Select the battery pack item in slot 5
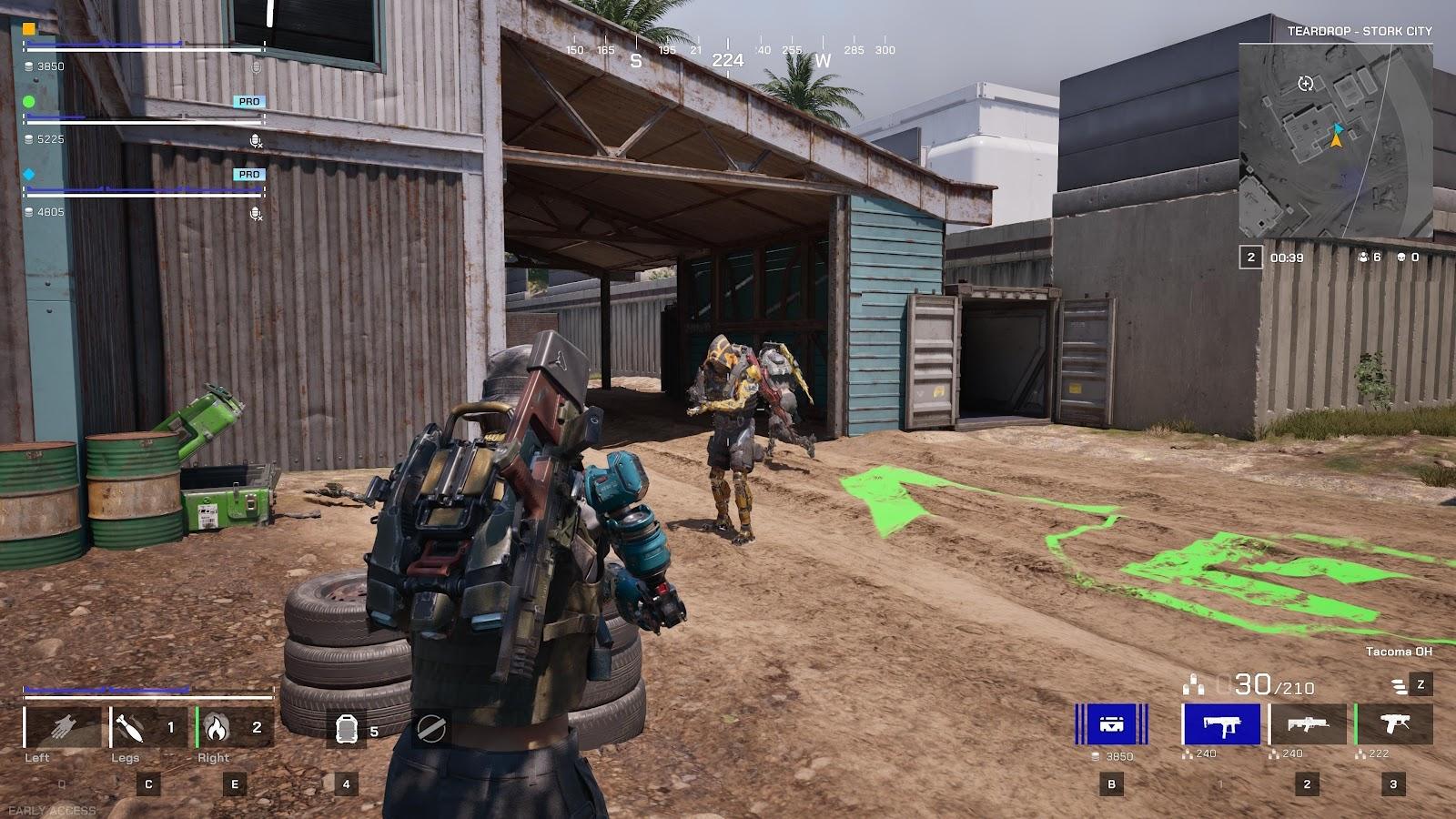This screenshot has width=1456, height=819. pyautogui.click(x=346, y=728)
